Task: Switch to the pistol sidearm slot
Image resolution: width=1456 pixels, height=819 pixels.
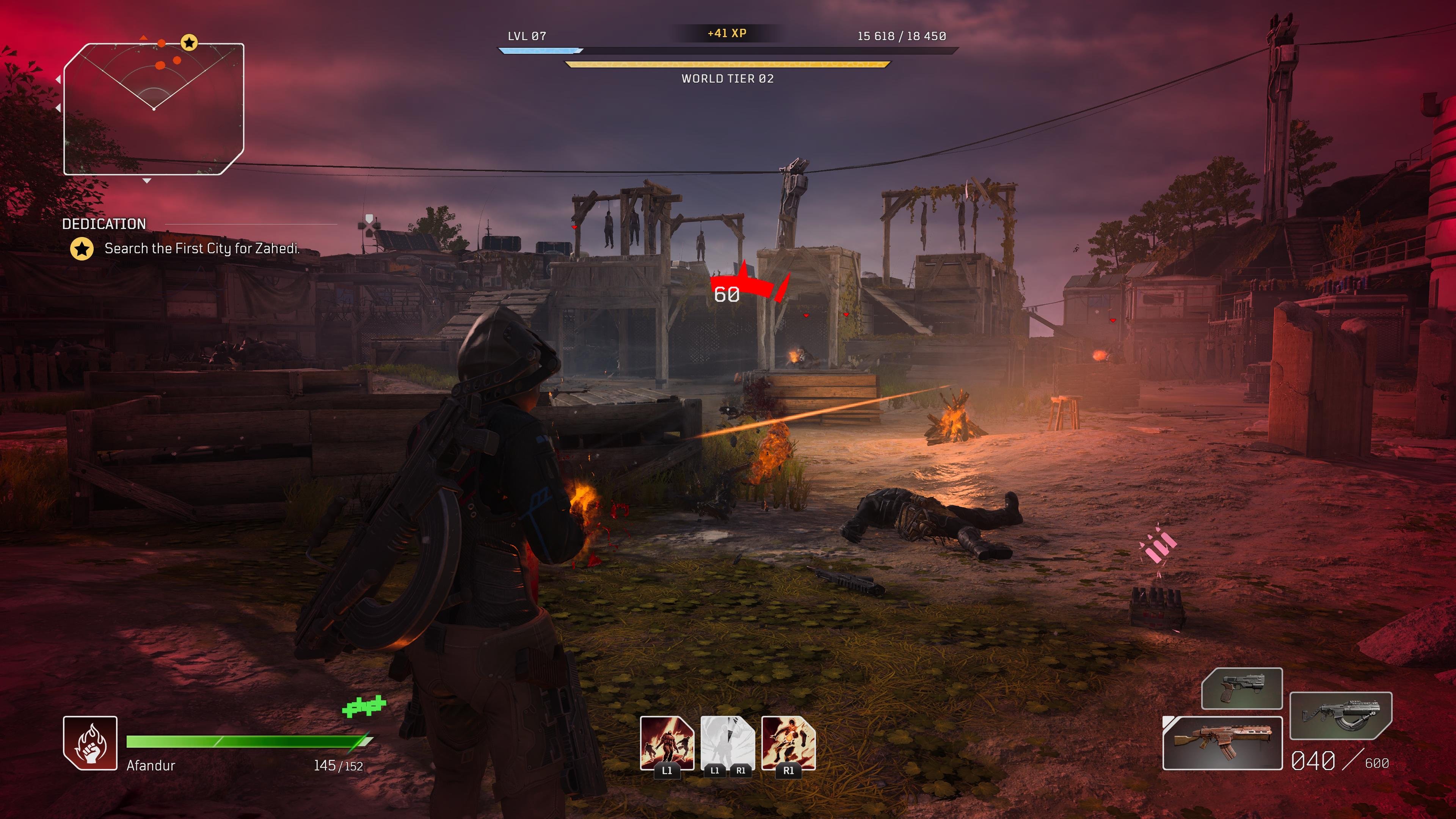Action: click(1242, 689)
